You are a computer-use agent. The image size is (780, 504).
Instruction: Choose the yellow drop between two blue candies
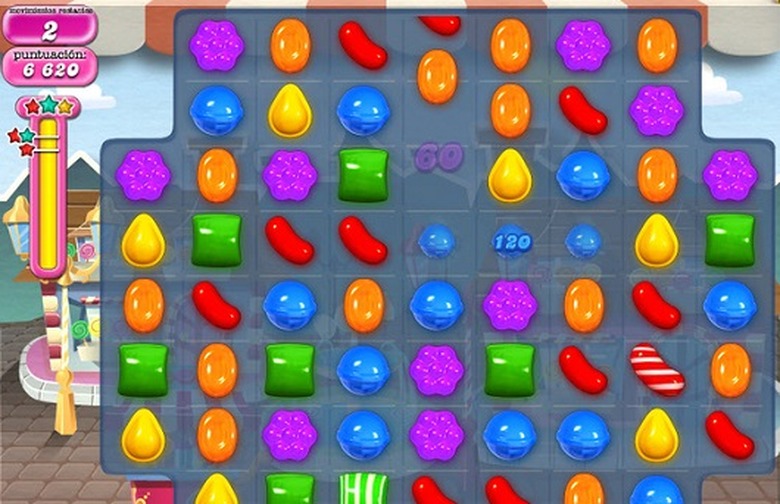point(290,110)
